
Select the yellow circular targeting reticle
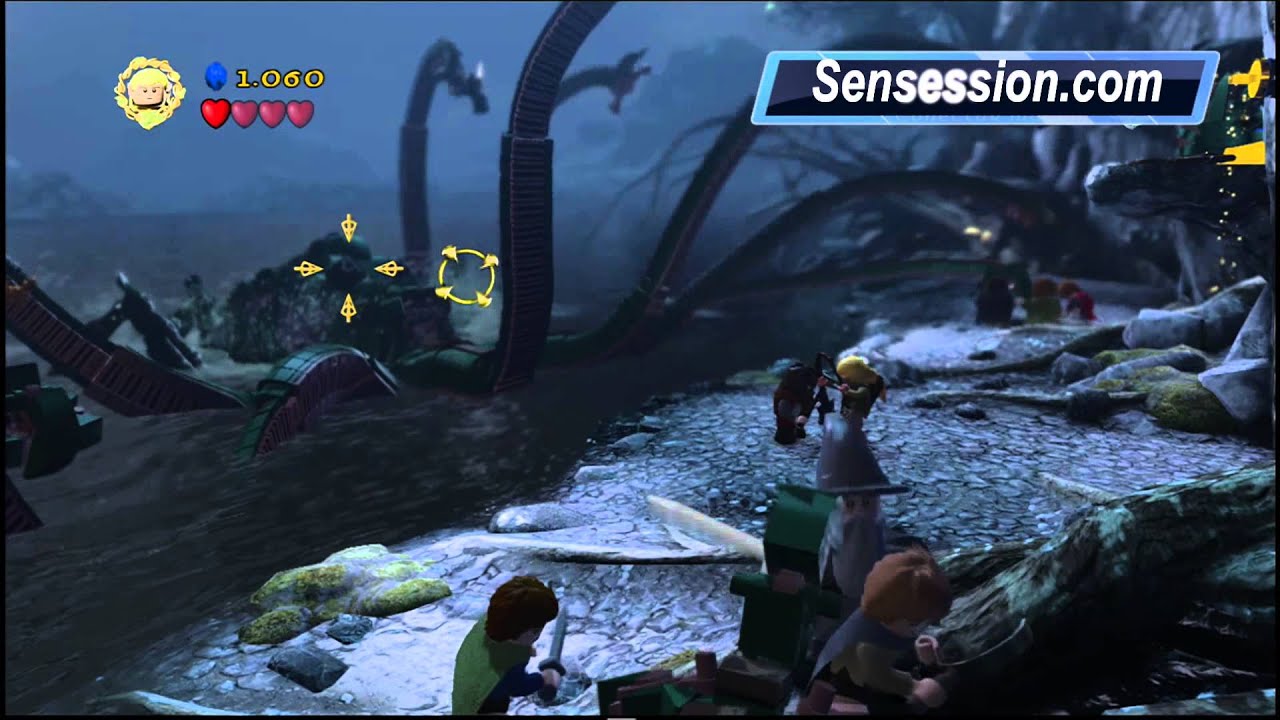(x=467, y=276)
